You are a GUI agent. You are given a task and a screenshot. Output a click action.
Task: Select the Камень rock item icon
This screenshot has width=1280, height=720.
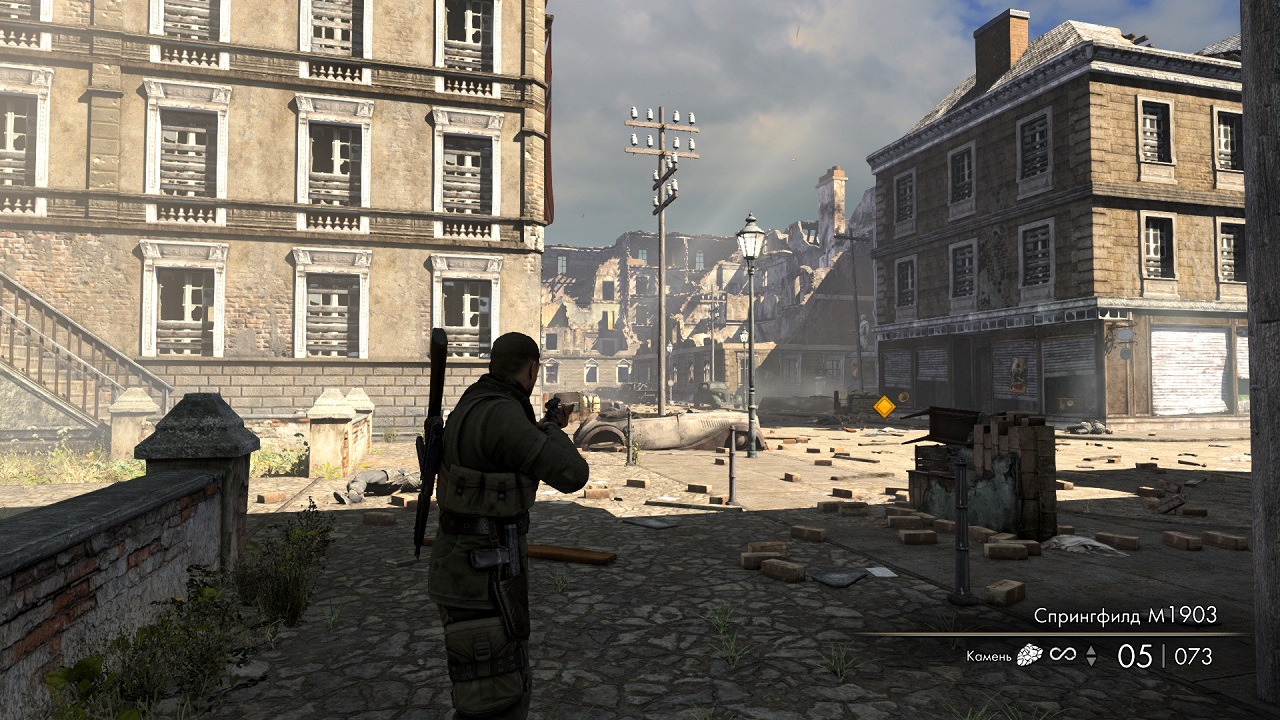(1029, 656)
